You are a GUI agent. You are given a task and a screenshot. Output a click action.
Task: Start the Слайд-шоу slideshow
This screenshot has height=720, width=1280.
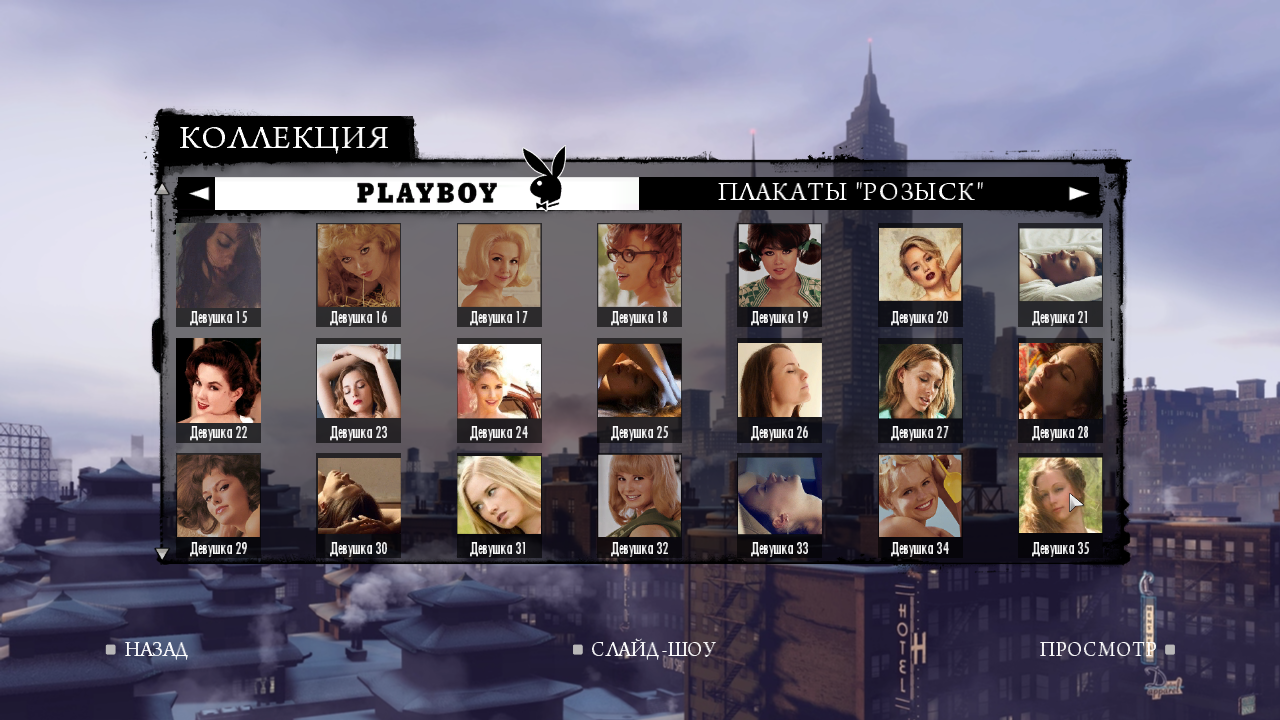coord(652,650)
